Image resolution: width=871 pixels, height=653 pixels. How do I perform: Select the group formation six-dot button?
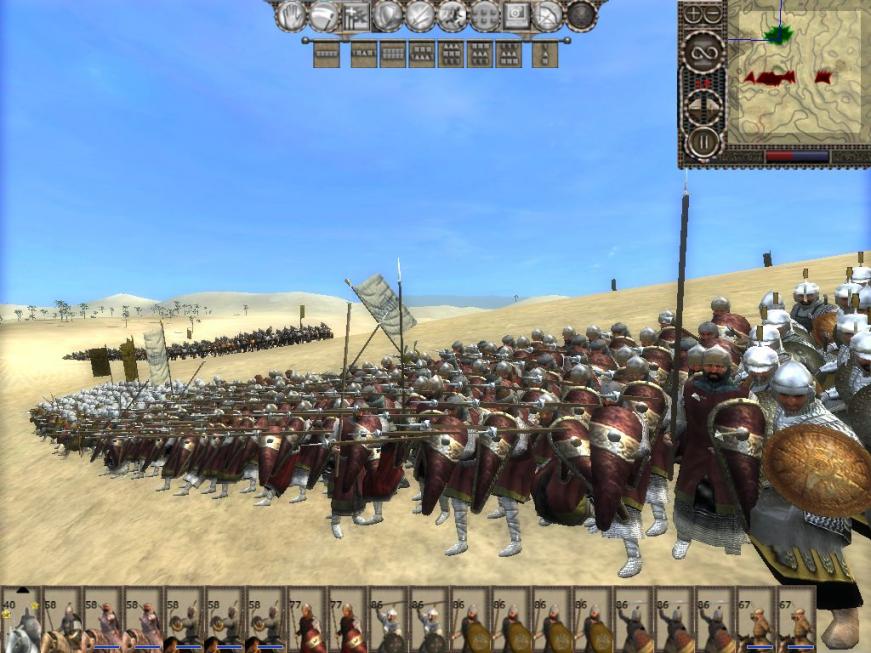coord(484,15)
